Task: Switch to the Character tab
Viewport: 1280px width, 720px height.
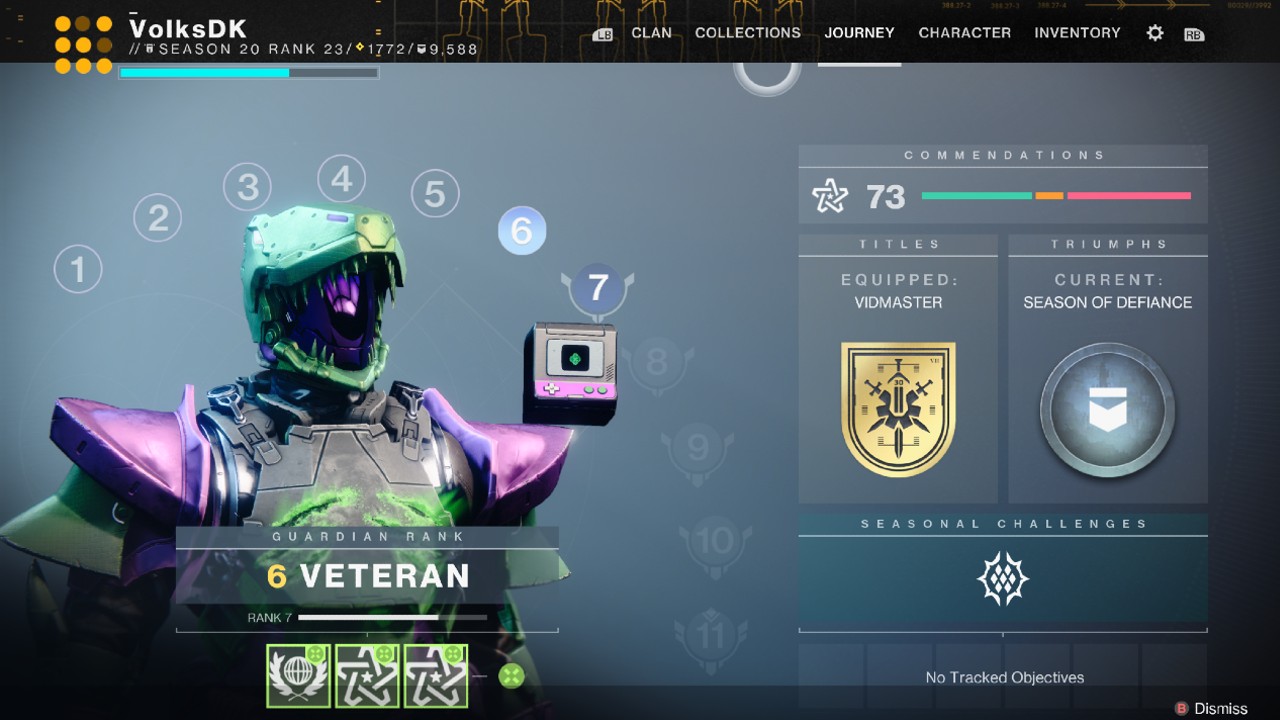Action: [963, 32]
